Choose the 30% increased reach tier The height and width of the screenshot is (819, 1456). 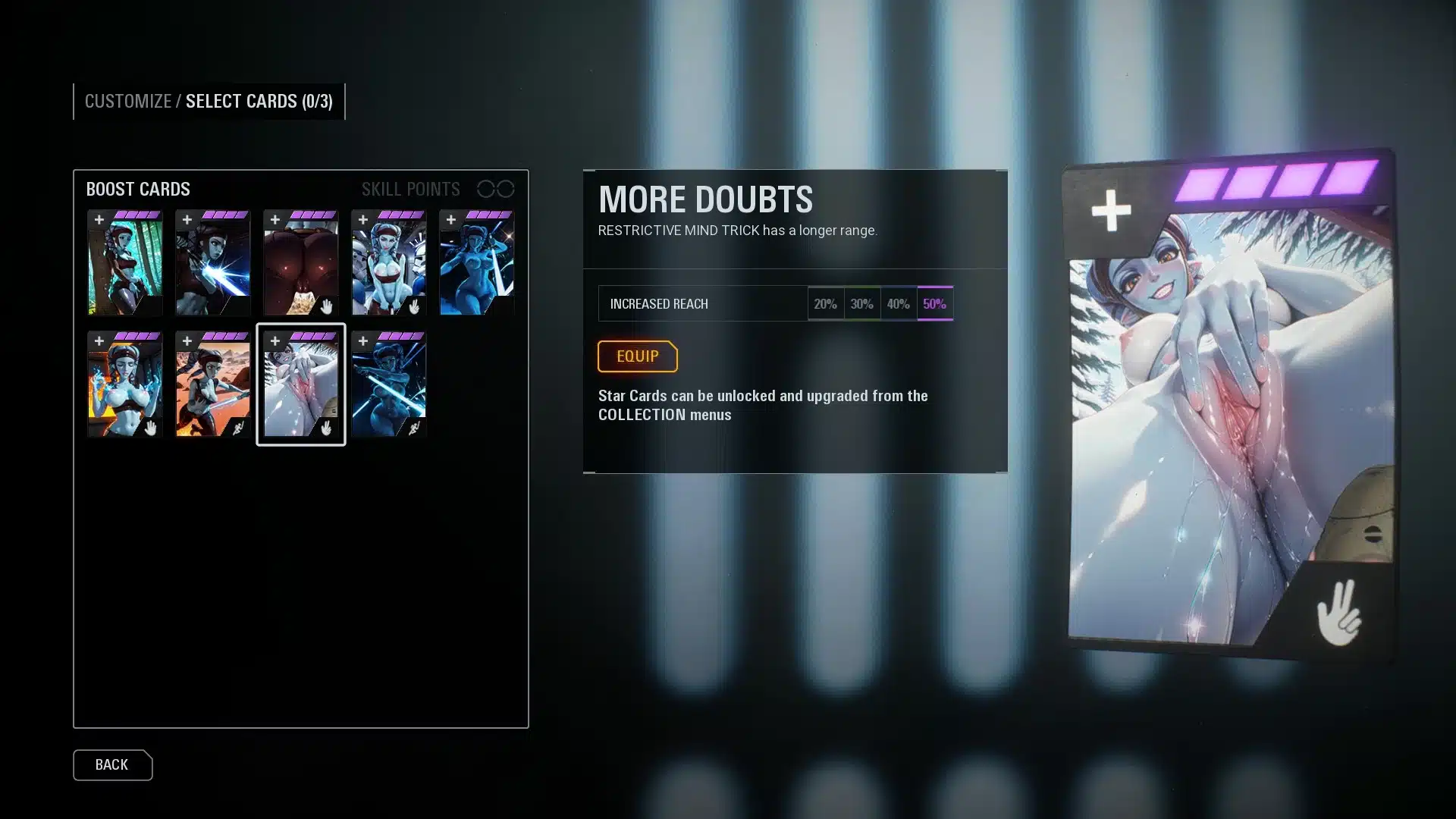pyautogui.click(x=861, y=303)
